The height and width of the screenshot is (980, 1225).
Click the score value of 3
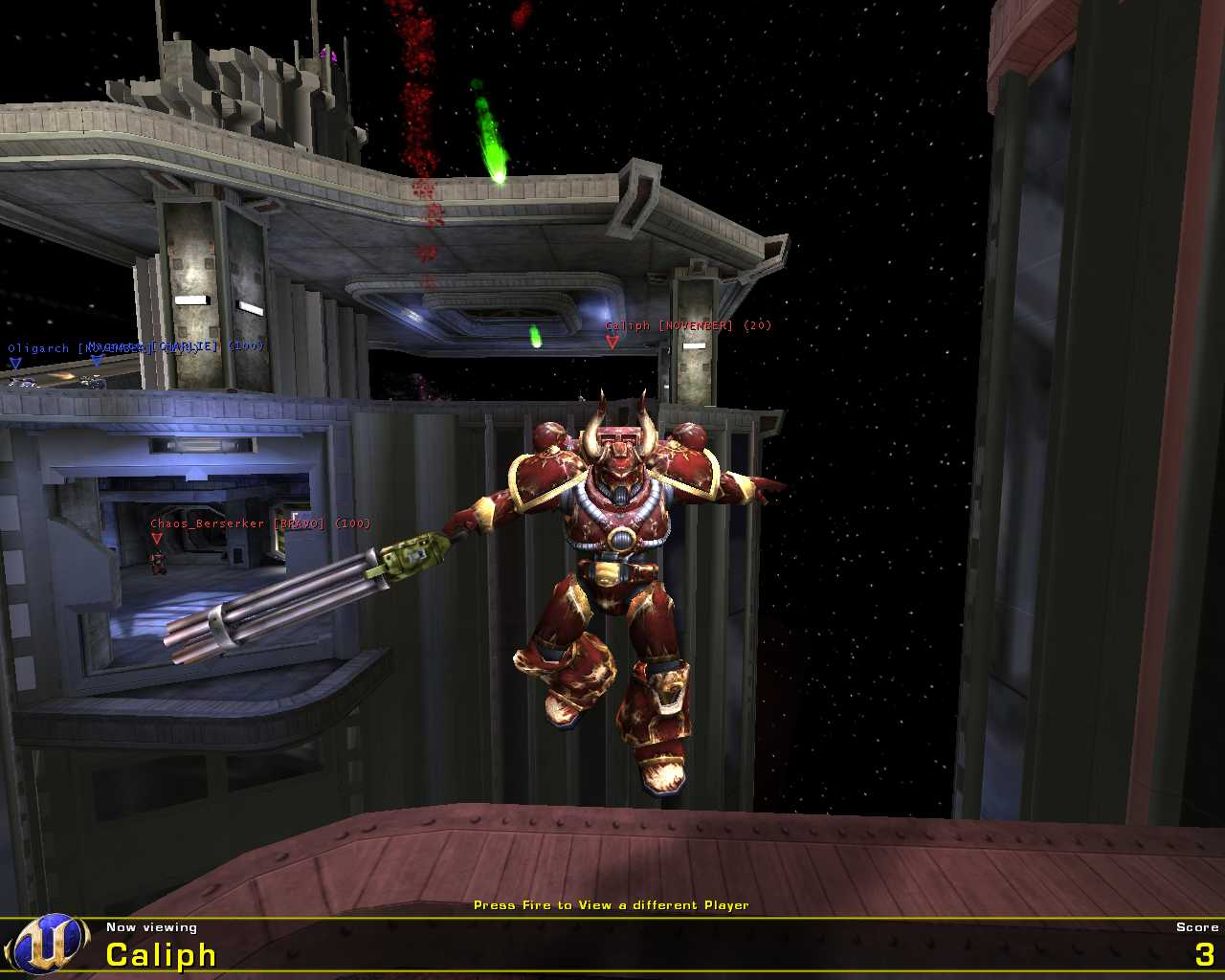[1206, 953]
